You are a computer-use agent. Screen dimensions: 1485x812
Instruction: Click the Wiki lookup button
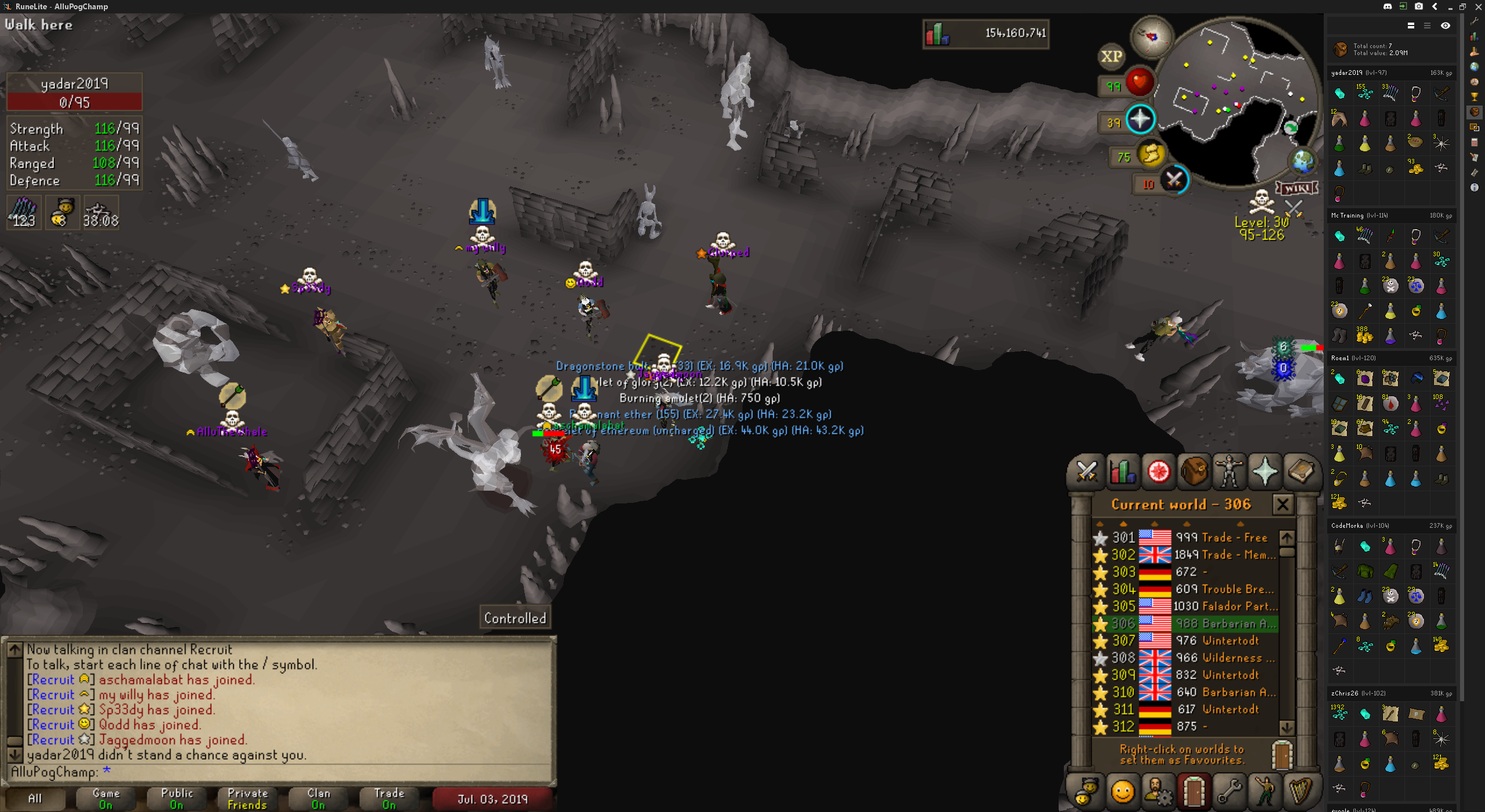pyautogui.click(x=1297, y=188)
